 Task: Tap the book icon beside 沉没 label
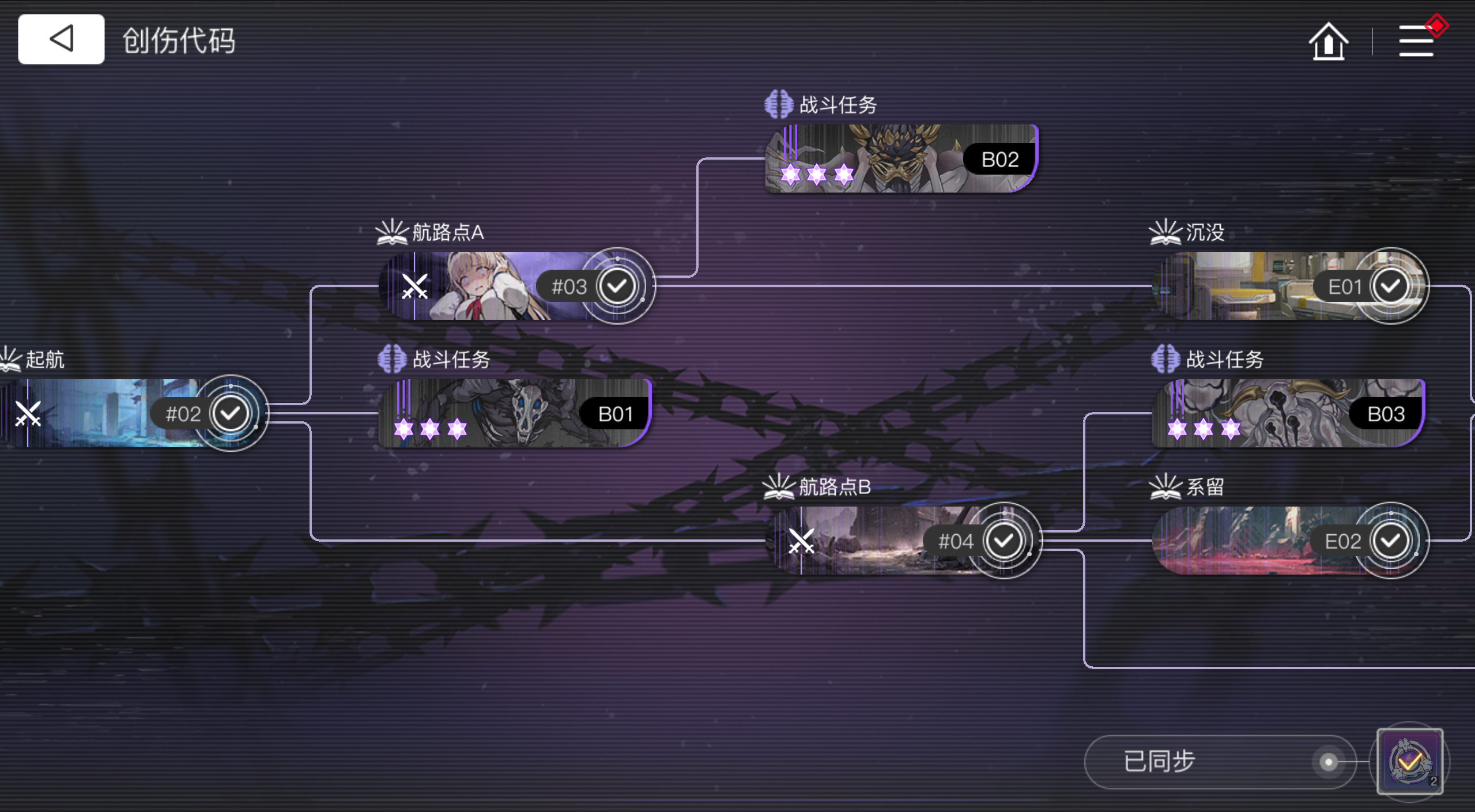[x=1165, y=232]
